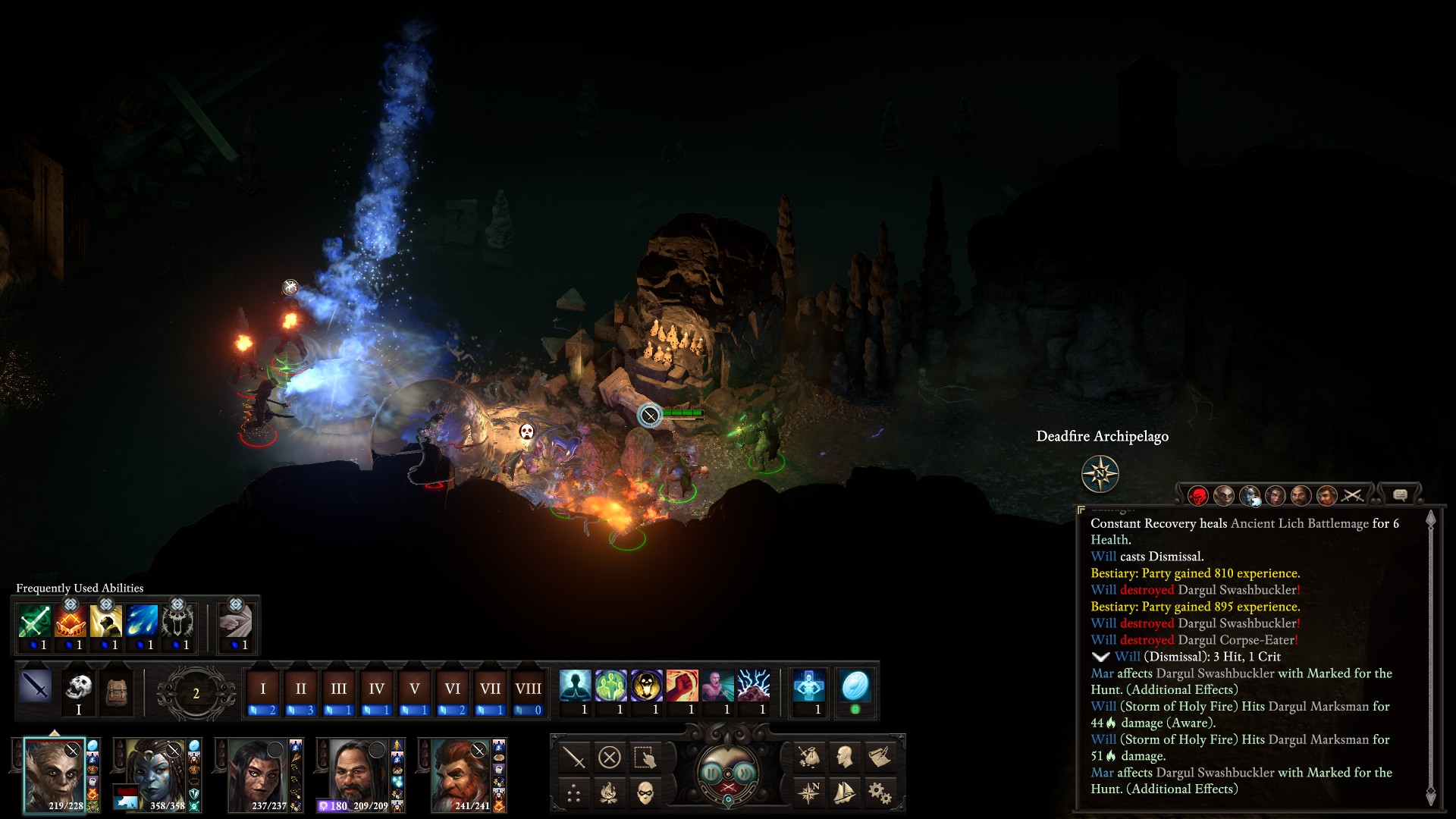Open the speech bubble log tab
1456x819 pixels.
tap(1400, 495)
